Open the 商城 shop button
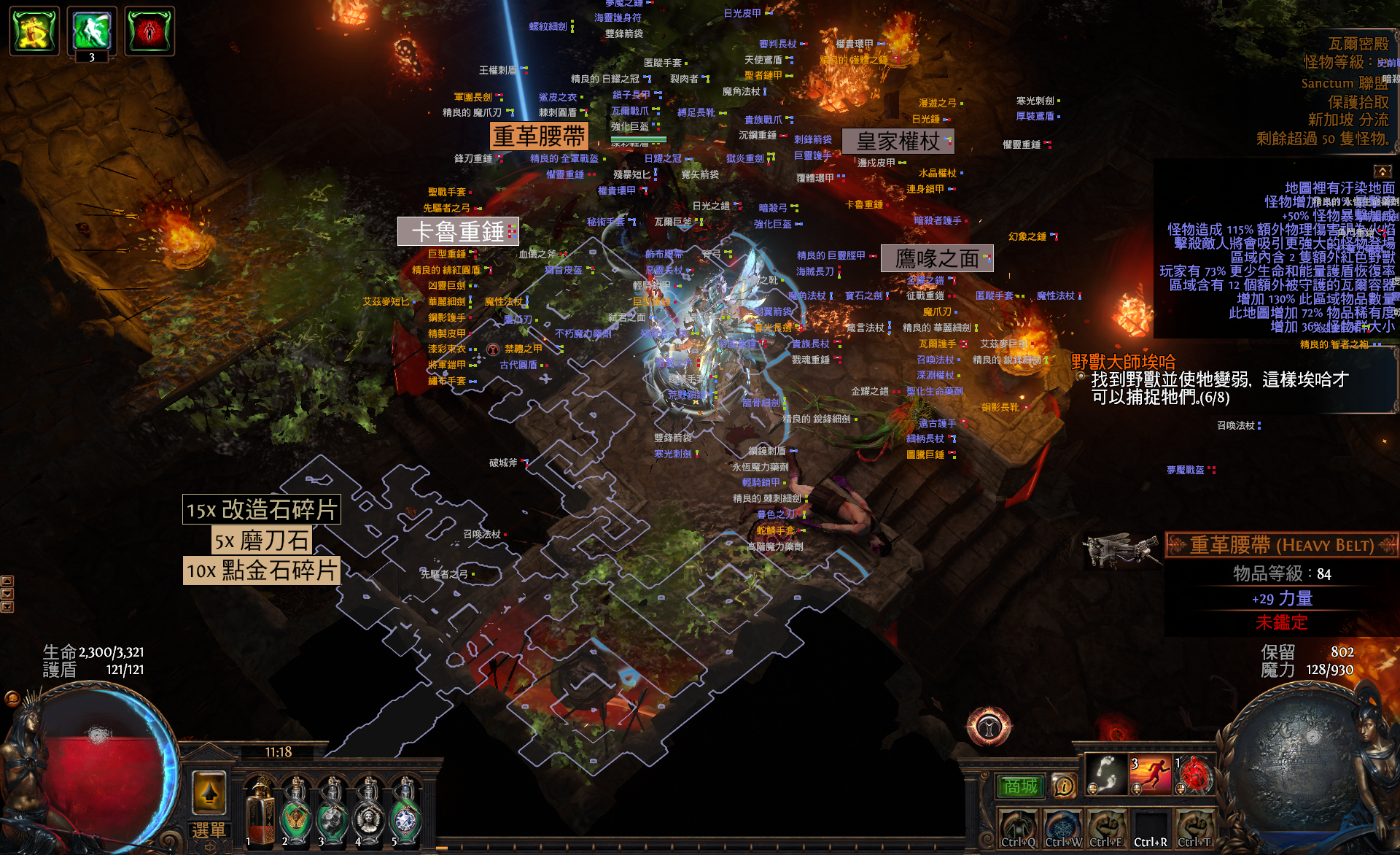This screenshot has width=1400, height=855. coord(1021,786)
